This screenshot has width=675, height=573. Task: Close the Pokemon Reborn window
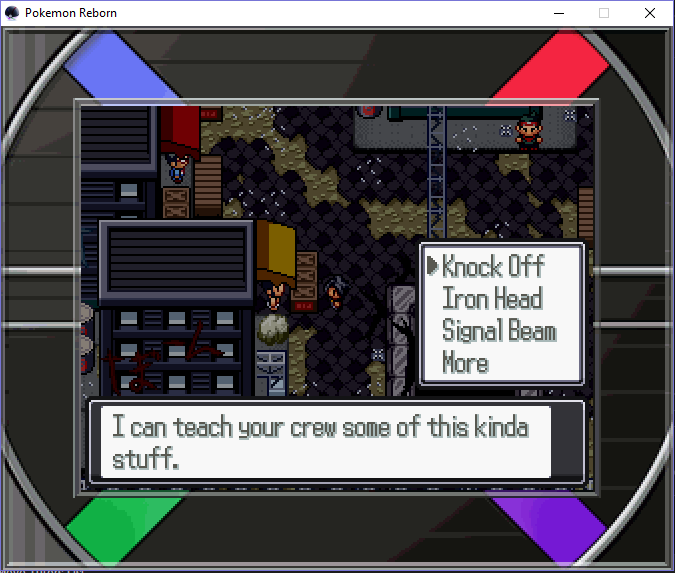650,13
